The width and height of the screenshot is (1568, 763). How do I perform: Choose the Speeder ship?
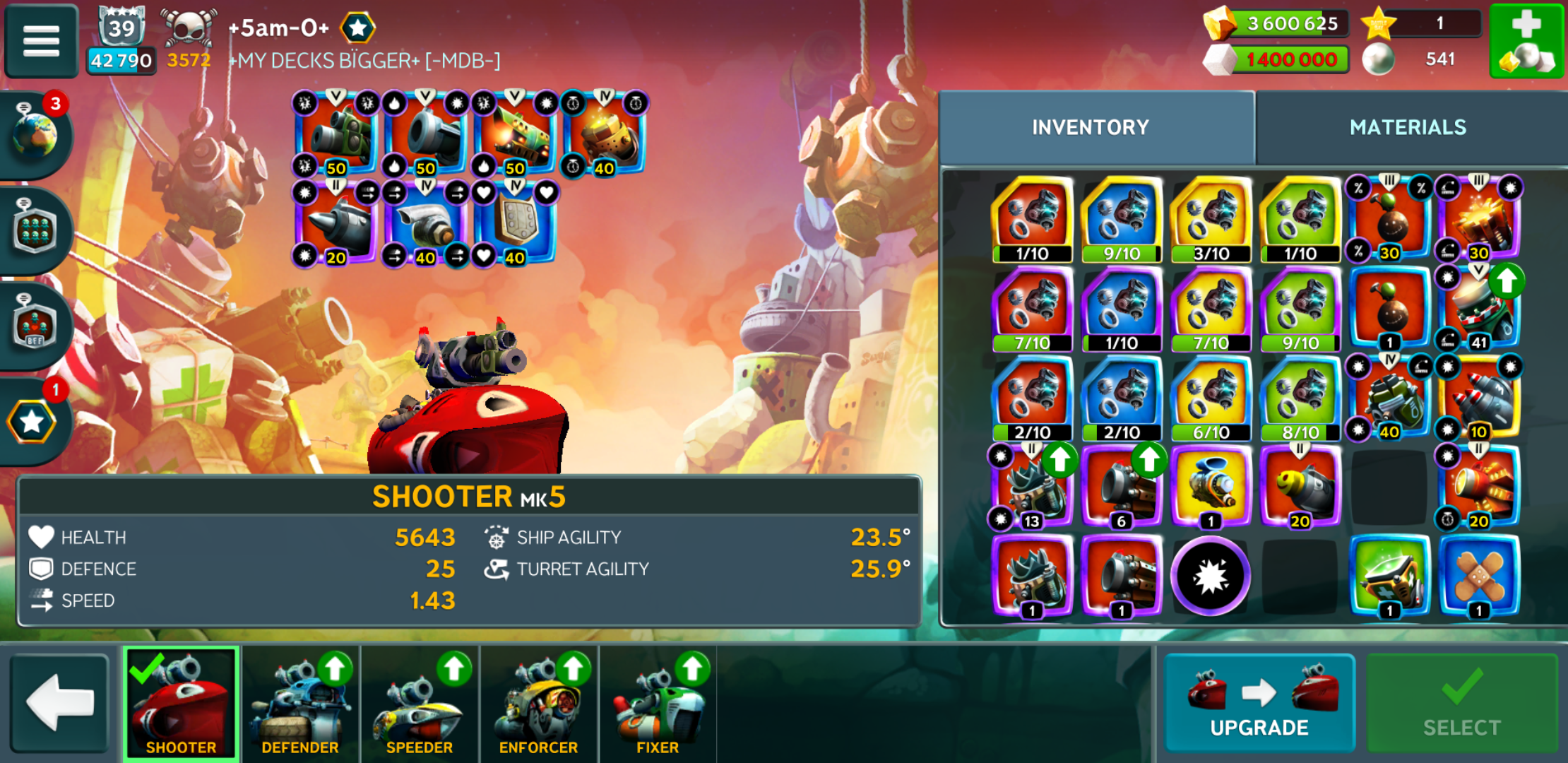click(420, 703)
